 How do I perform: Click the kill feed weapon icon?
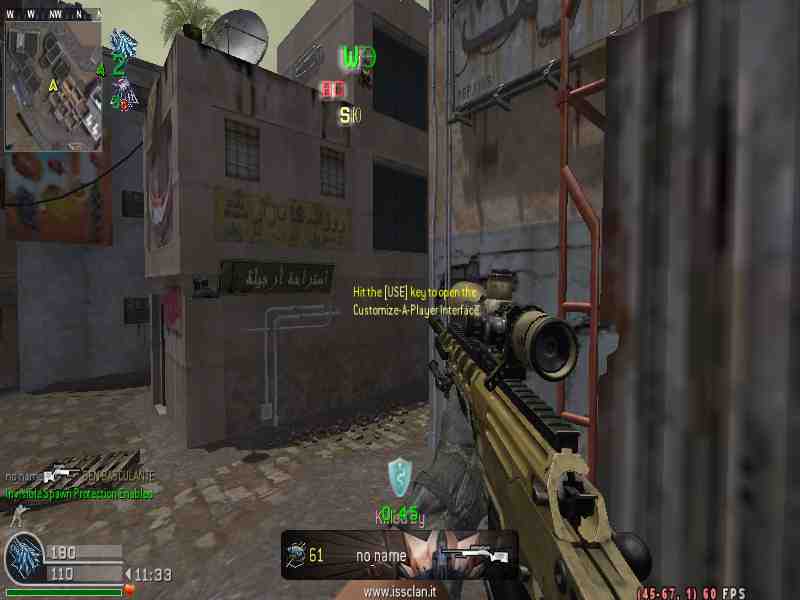(62, 475)
